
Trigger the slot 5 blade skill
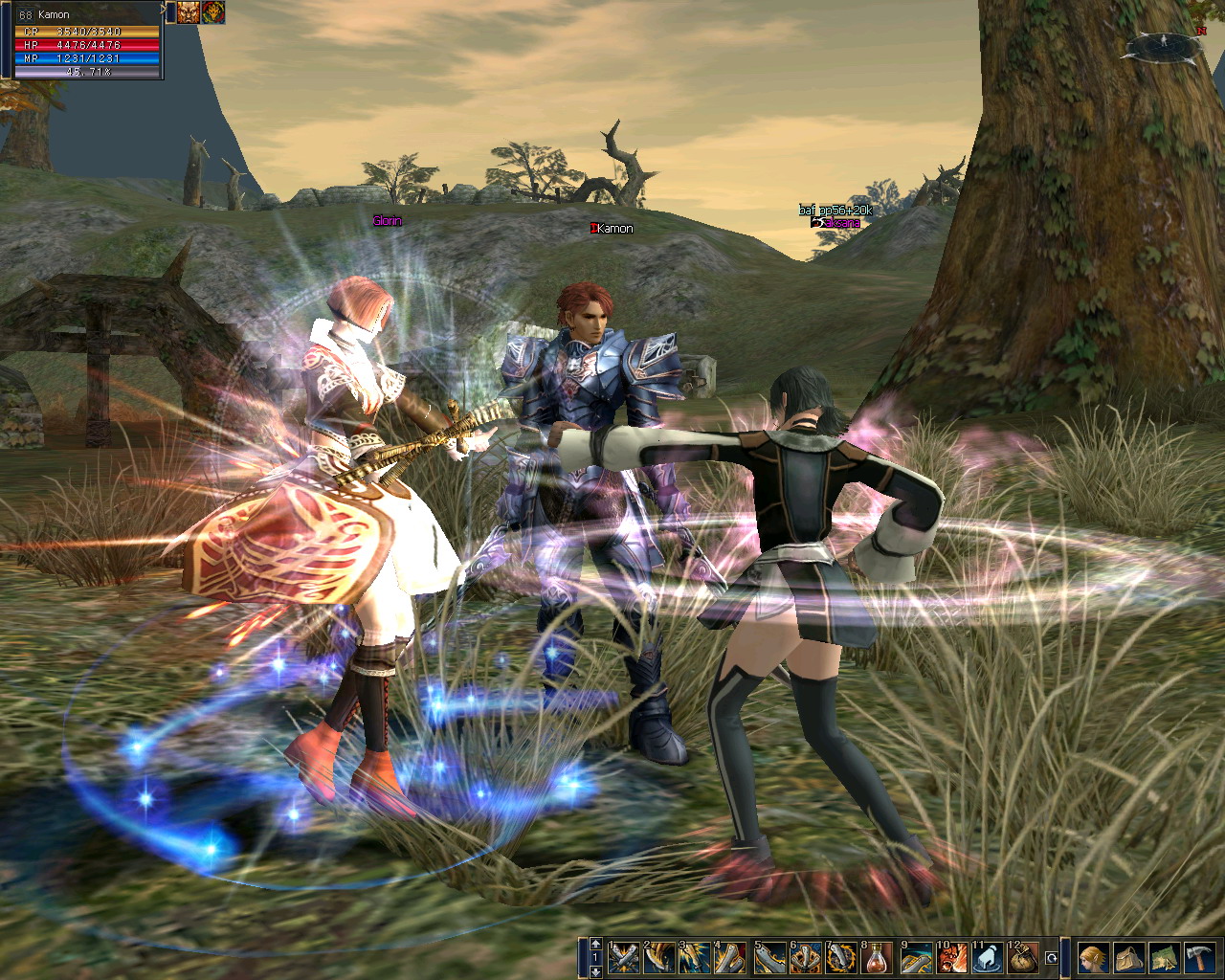pos(769,957)
